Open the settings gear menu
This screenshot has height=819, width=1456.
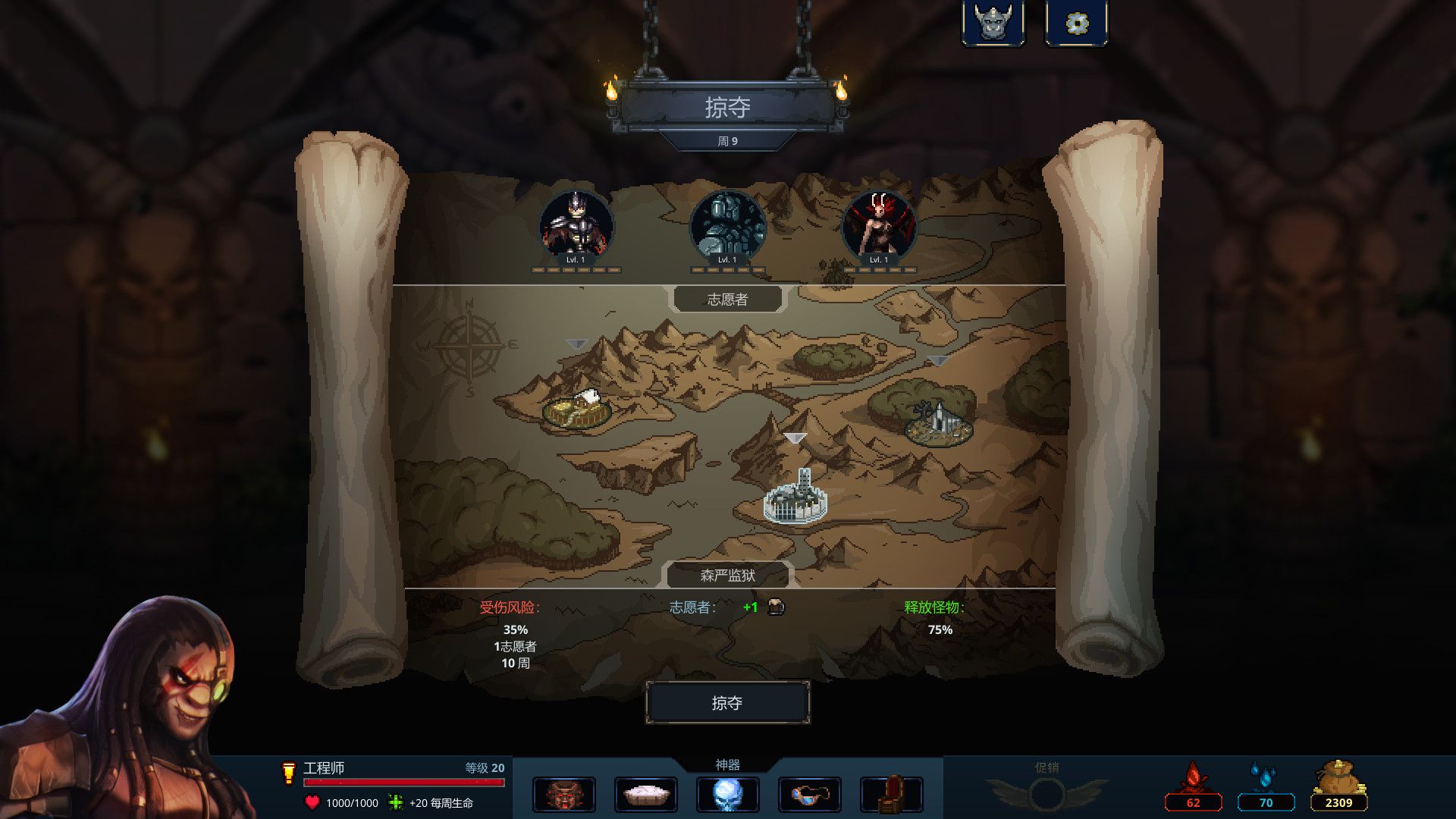(1076, 24)
